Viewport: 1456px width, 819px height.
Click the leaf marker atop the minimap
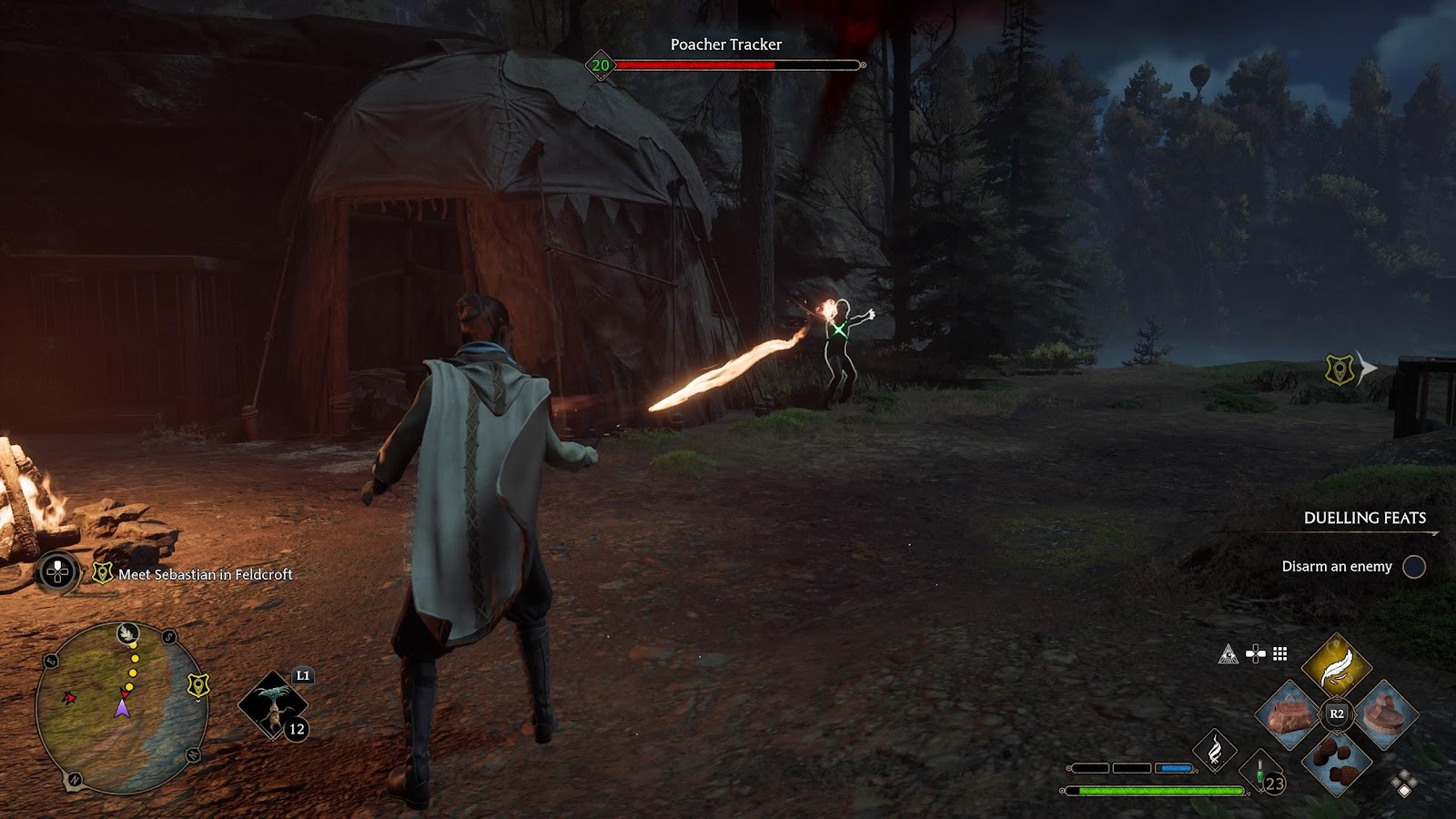tap(128, 633)
